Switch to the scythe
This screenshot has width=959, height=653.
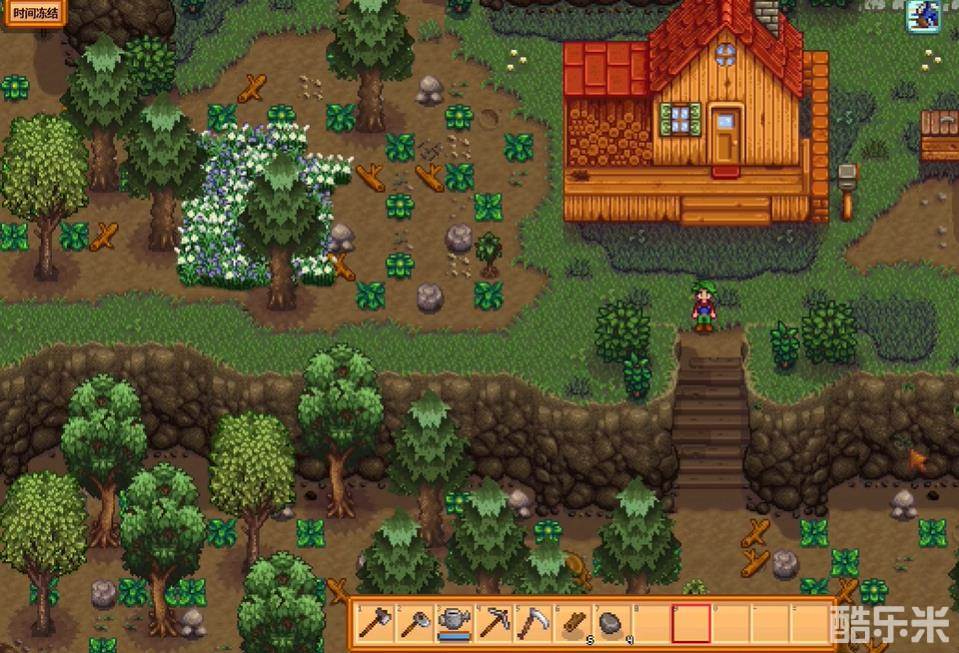pyautogui.click(x=532, y=623)
